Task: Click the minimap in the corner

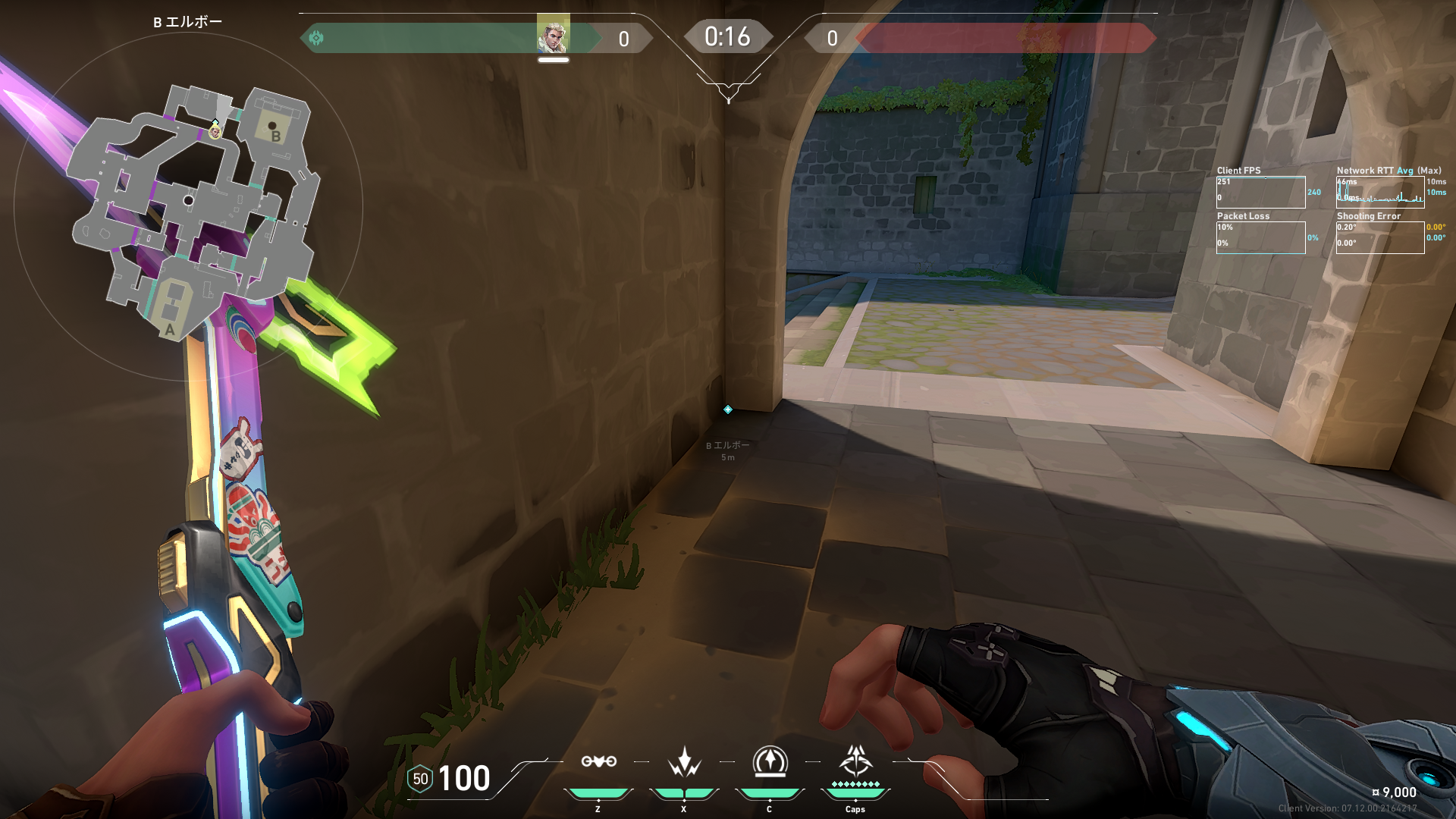Action: click(190, 209)
